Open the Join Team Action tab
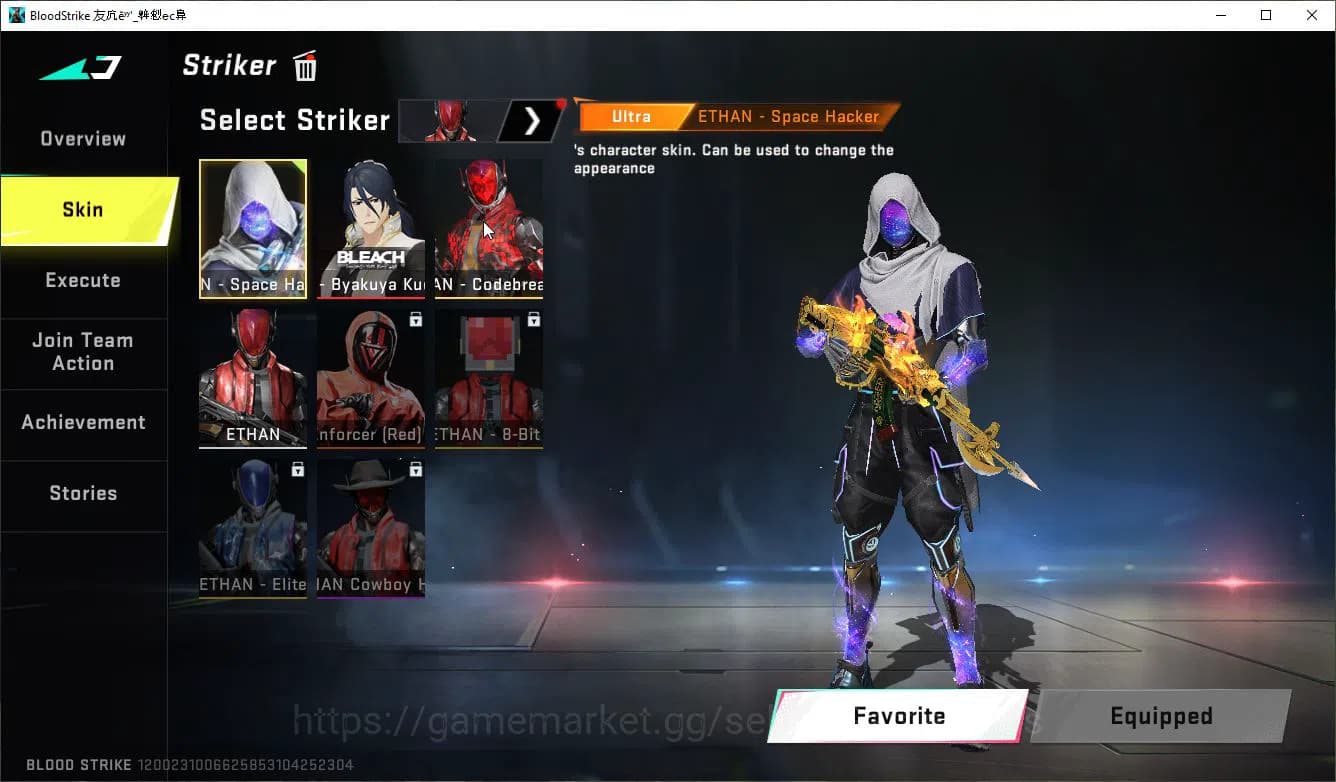The width and height of the screenshot is (1336, 782). (83, 352)
